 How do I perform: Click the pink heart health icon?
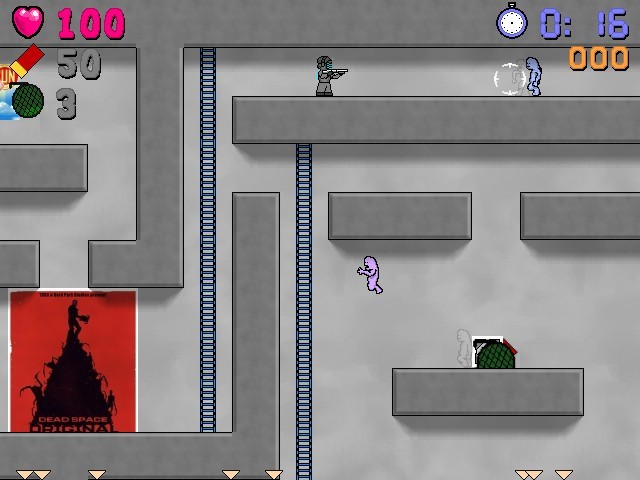click(x=29, y=21)
